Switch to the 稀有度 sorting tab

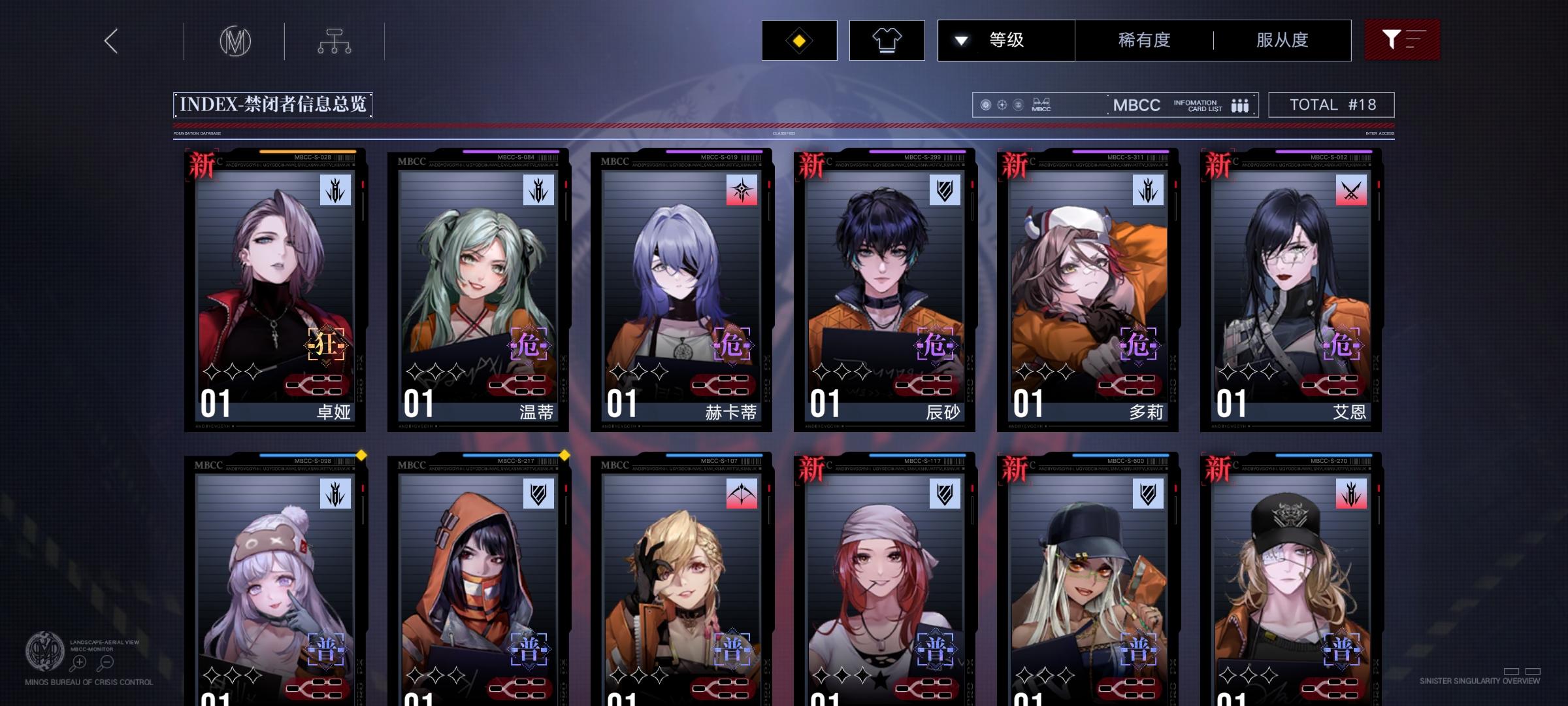tap(1143, 40)
